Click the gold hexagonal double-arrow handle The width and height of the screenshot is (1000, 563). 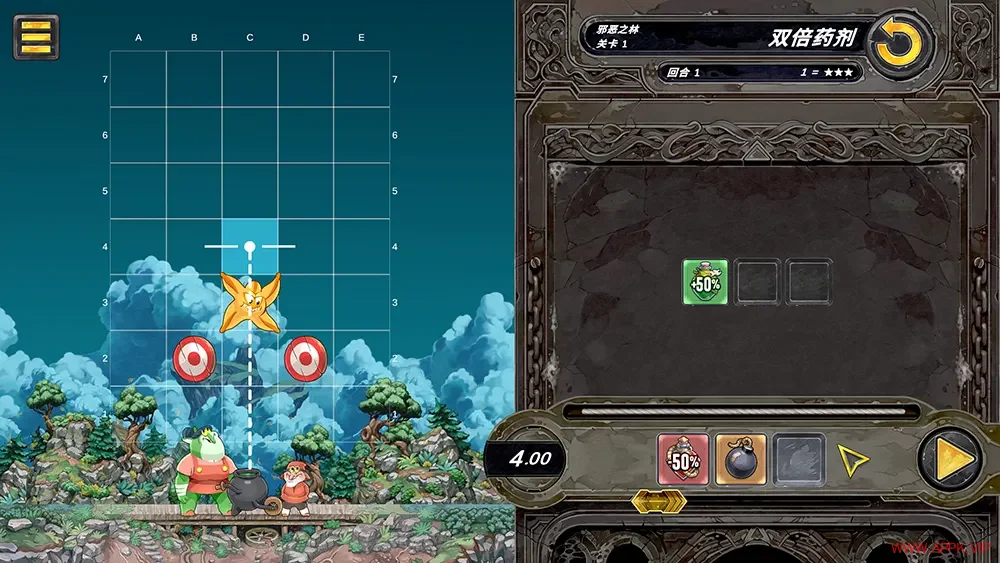[658, 501]
